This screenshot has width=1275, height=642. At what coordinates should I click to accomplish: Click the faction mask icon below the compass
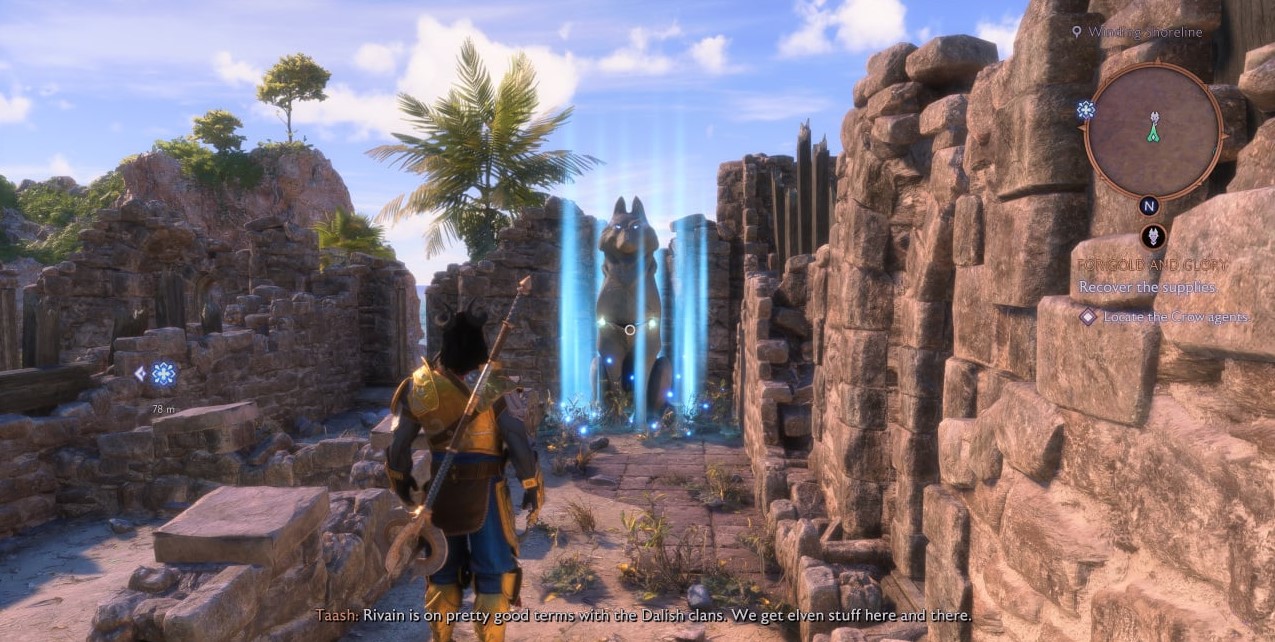(1152, 237)
